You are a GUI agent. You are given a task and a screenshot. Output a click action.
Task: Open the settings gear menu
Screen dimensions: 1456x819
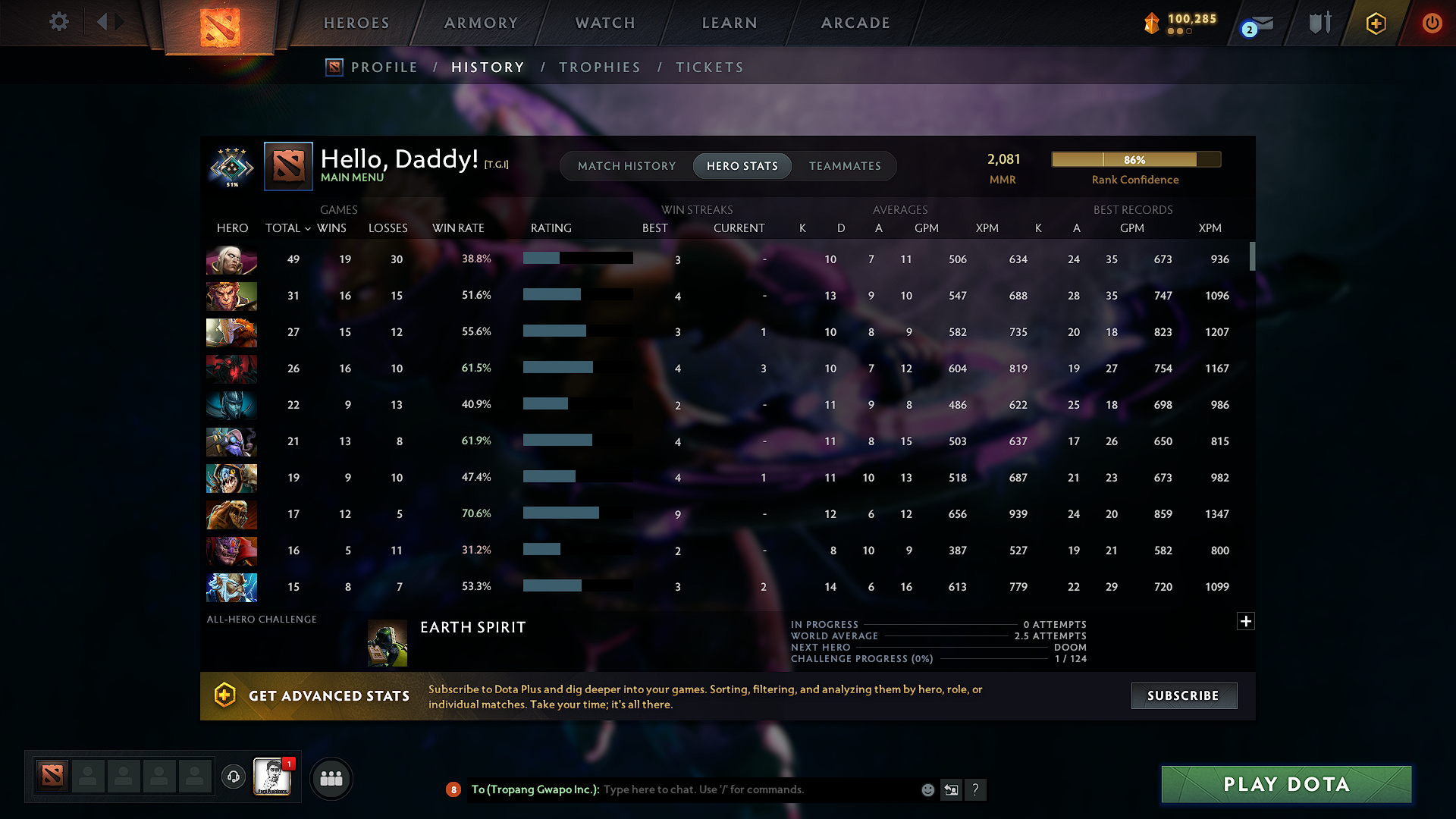[58, 22]
